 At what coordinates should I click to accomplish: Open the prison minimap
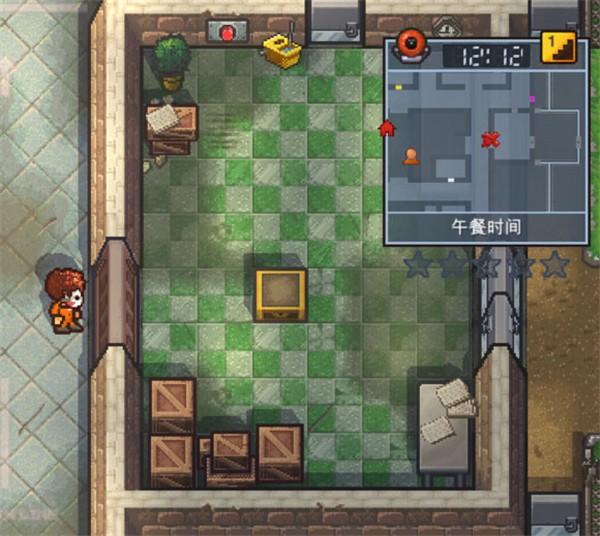click(486, 140)
